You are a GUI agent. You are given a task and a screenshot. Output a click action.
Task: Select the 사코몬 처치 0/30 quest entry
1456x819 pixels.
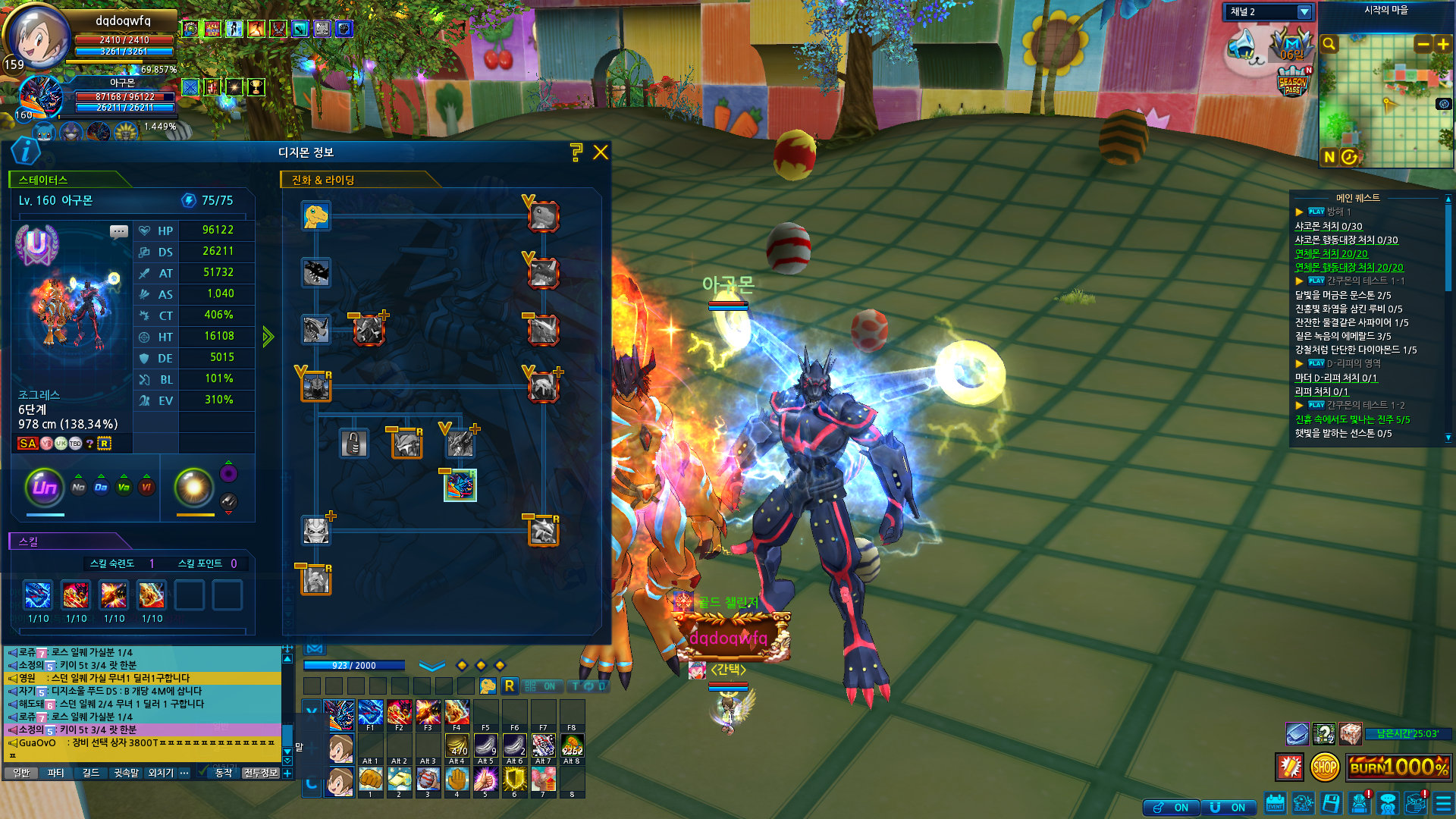pos(1328,226)
